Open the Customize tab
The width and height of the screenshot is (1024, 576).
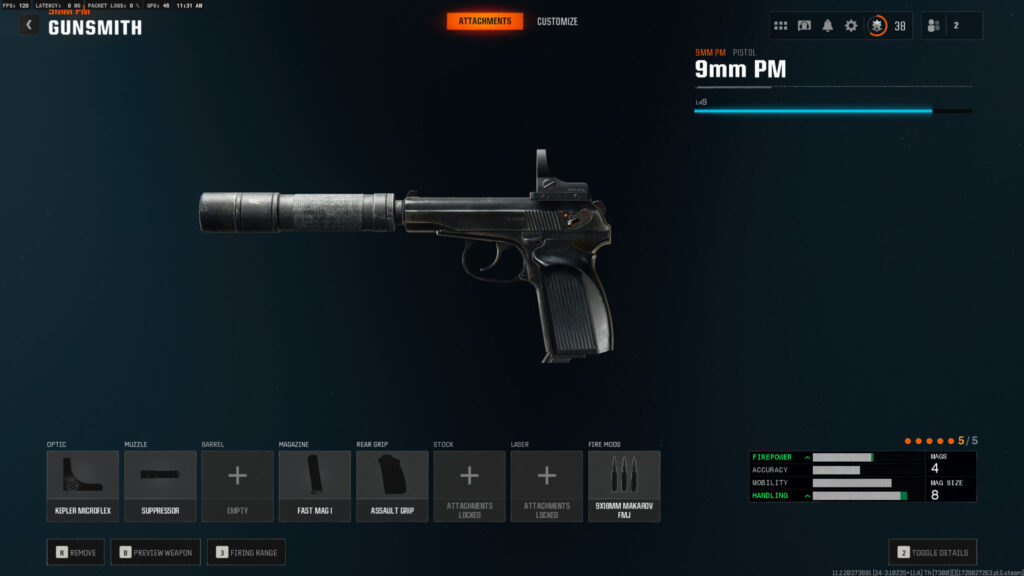tap(557, 21)
